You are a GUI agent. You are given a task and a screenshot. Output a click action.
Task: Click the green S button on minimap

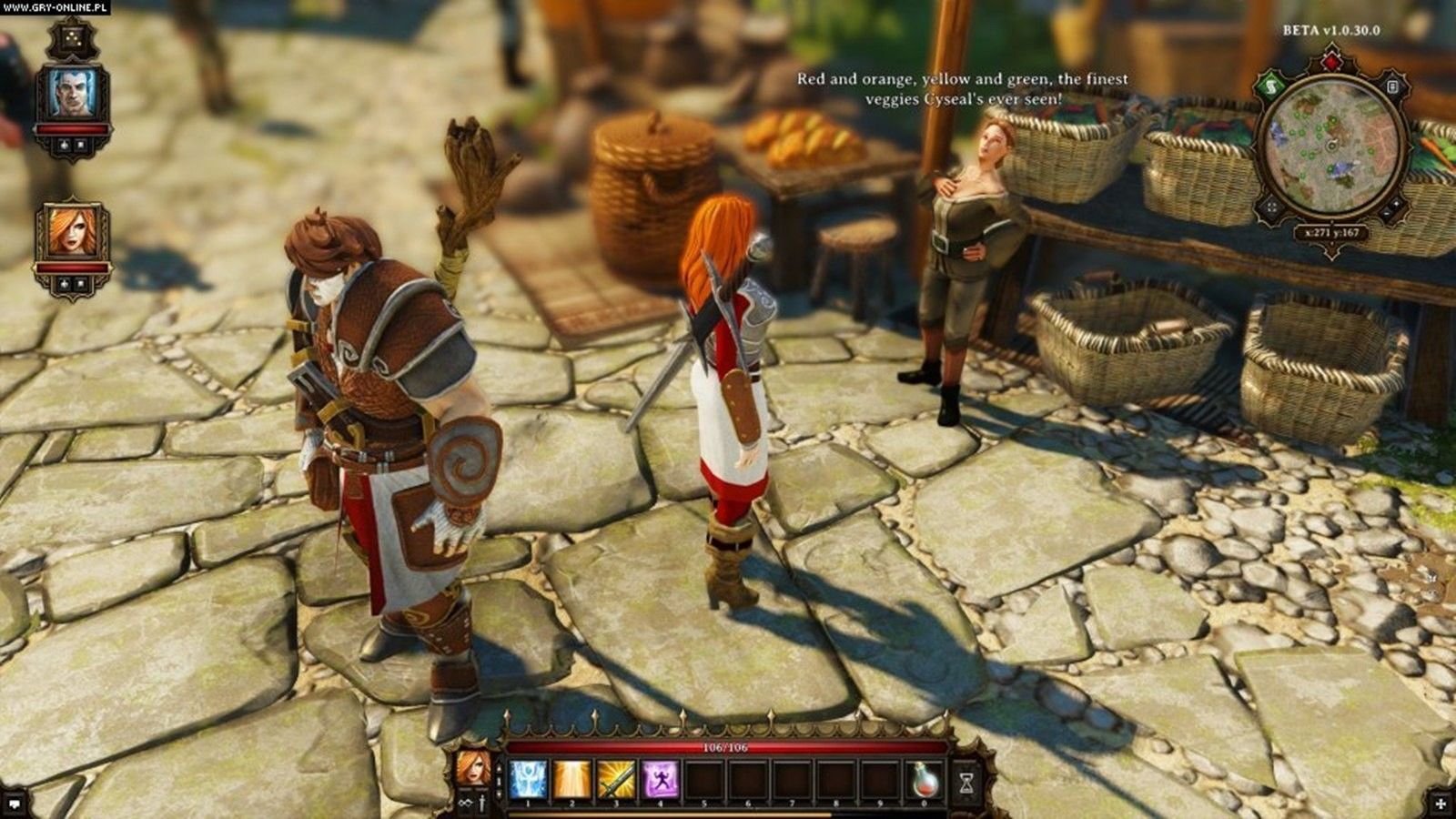pyautogui.click(x=1269, y=87)
